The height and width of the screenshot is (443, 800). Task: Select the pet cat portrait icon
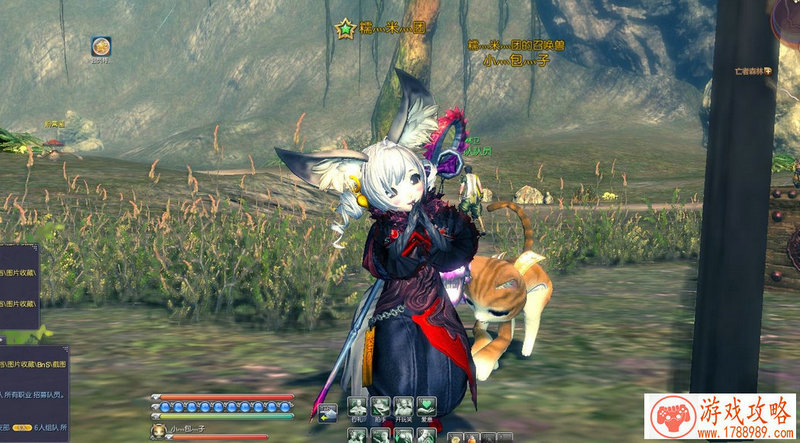point(158,431)
